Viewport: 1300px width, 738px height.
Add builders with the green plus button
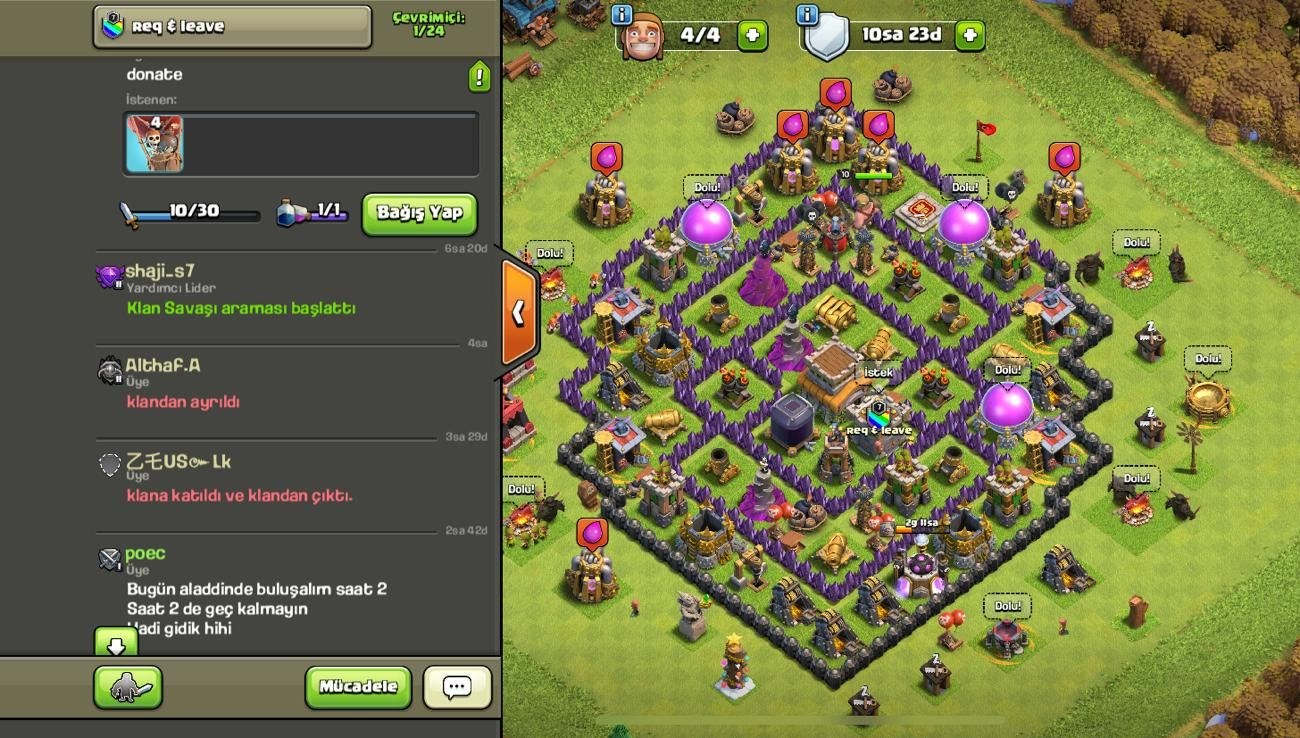752,36
